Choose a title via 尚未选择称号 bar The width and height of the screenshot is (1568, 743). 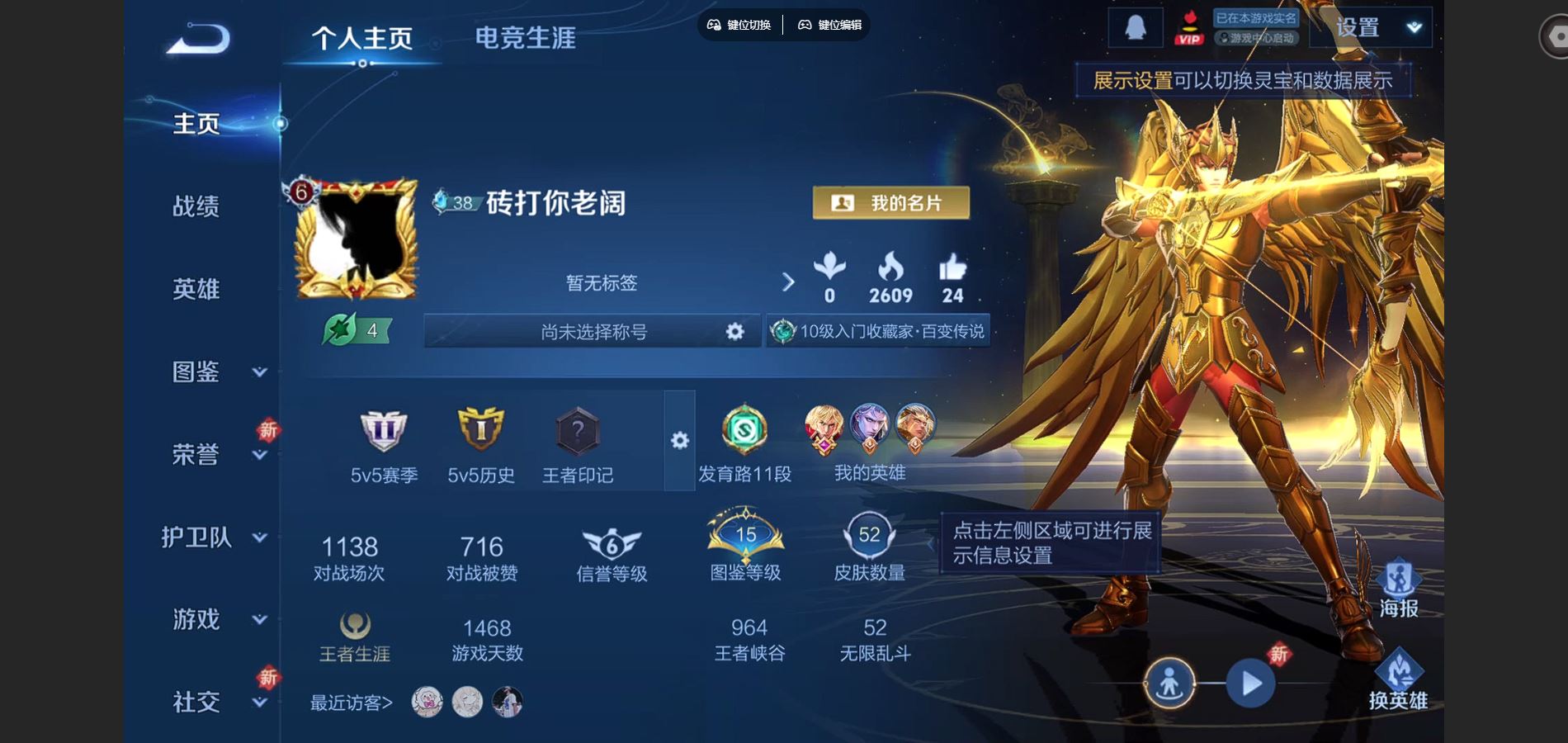(x=593, y=331)
